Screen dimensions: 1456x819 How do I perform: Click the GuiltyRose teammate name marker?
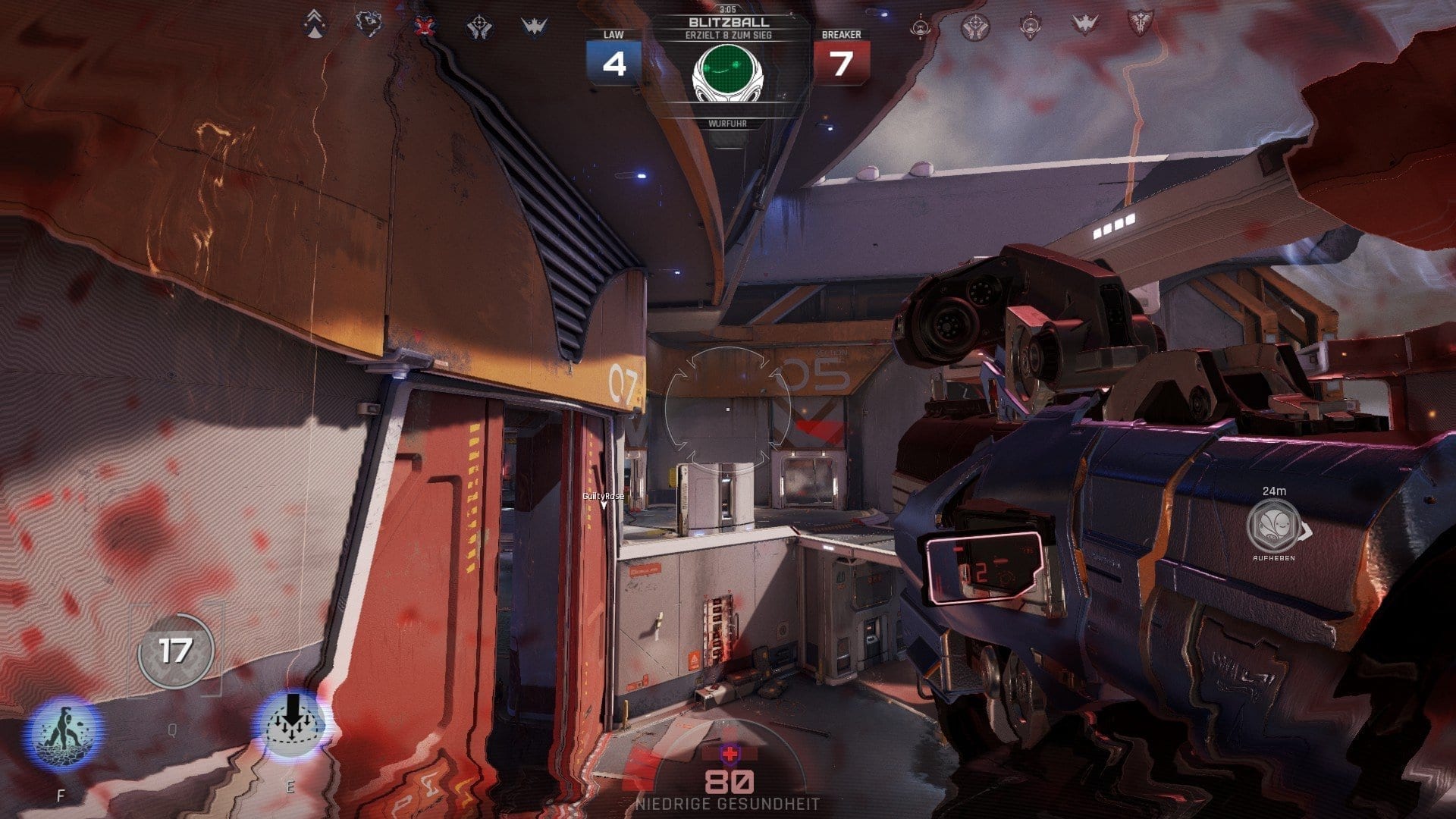604,497
